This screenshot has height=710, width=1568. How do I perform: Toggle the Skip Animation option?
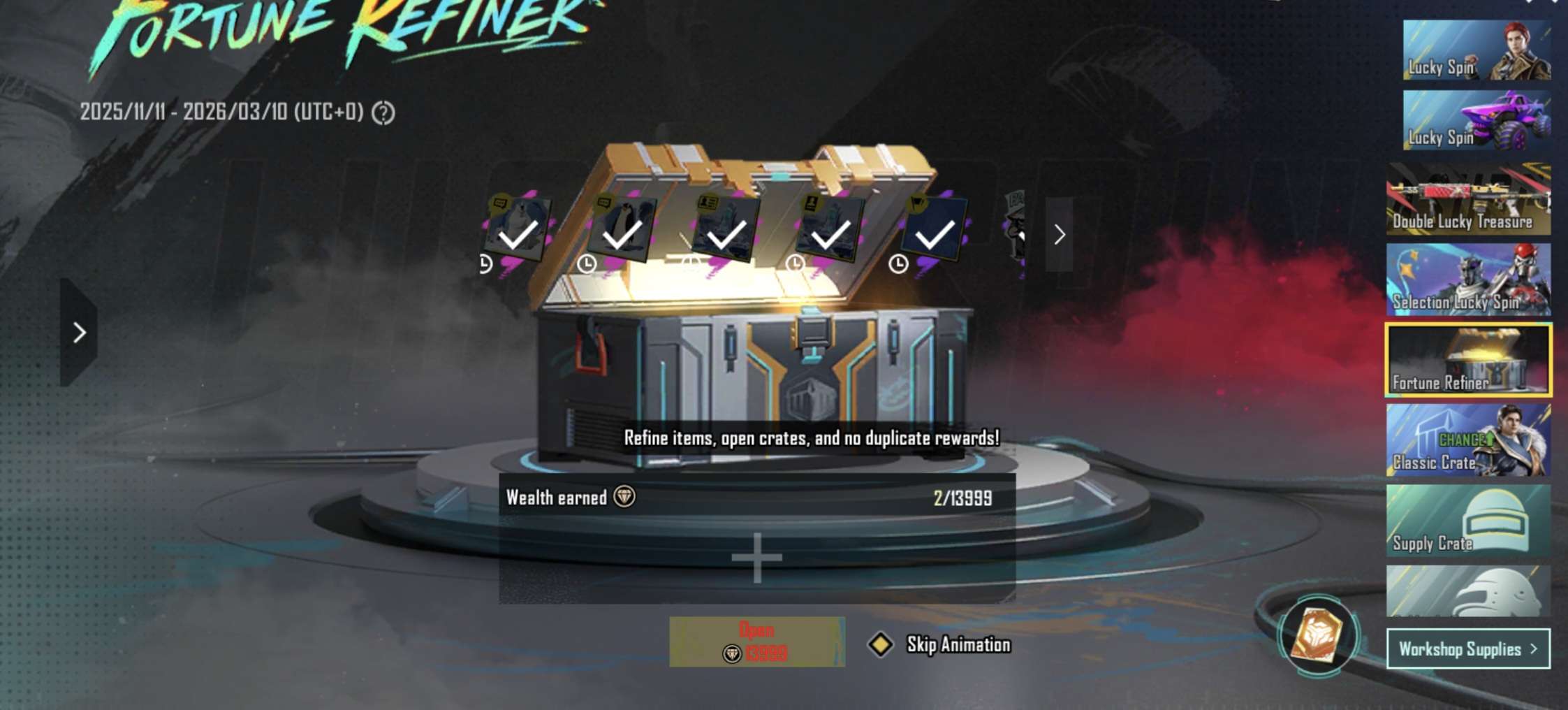(881, 644)
